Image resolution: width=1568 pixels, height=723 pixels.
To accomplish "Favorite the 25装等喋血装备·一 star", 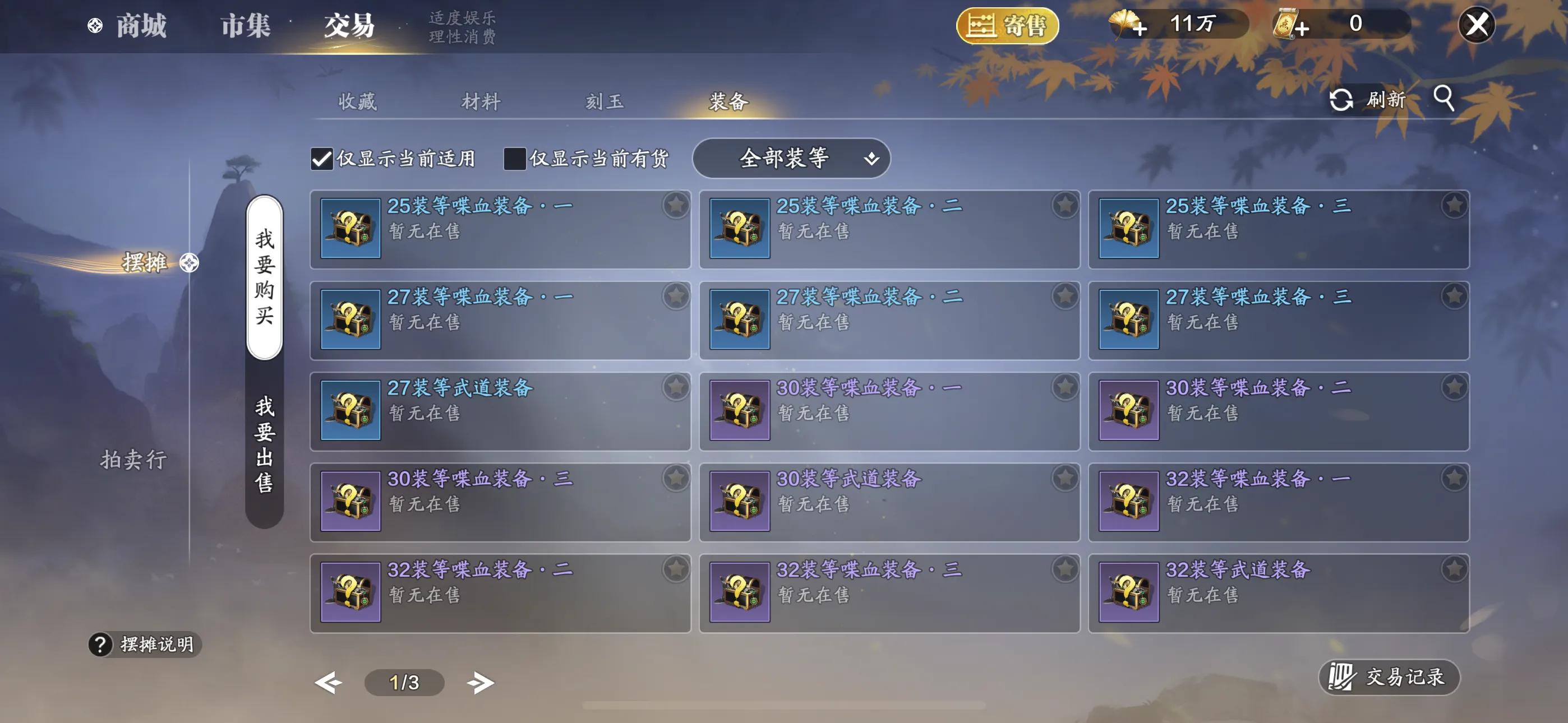I will click(x=676, y=206).
